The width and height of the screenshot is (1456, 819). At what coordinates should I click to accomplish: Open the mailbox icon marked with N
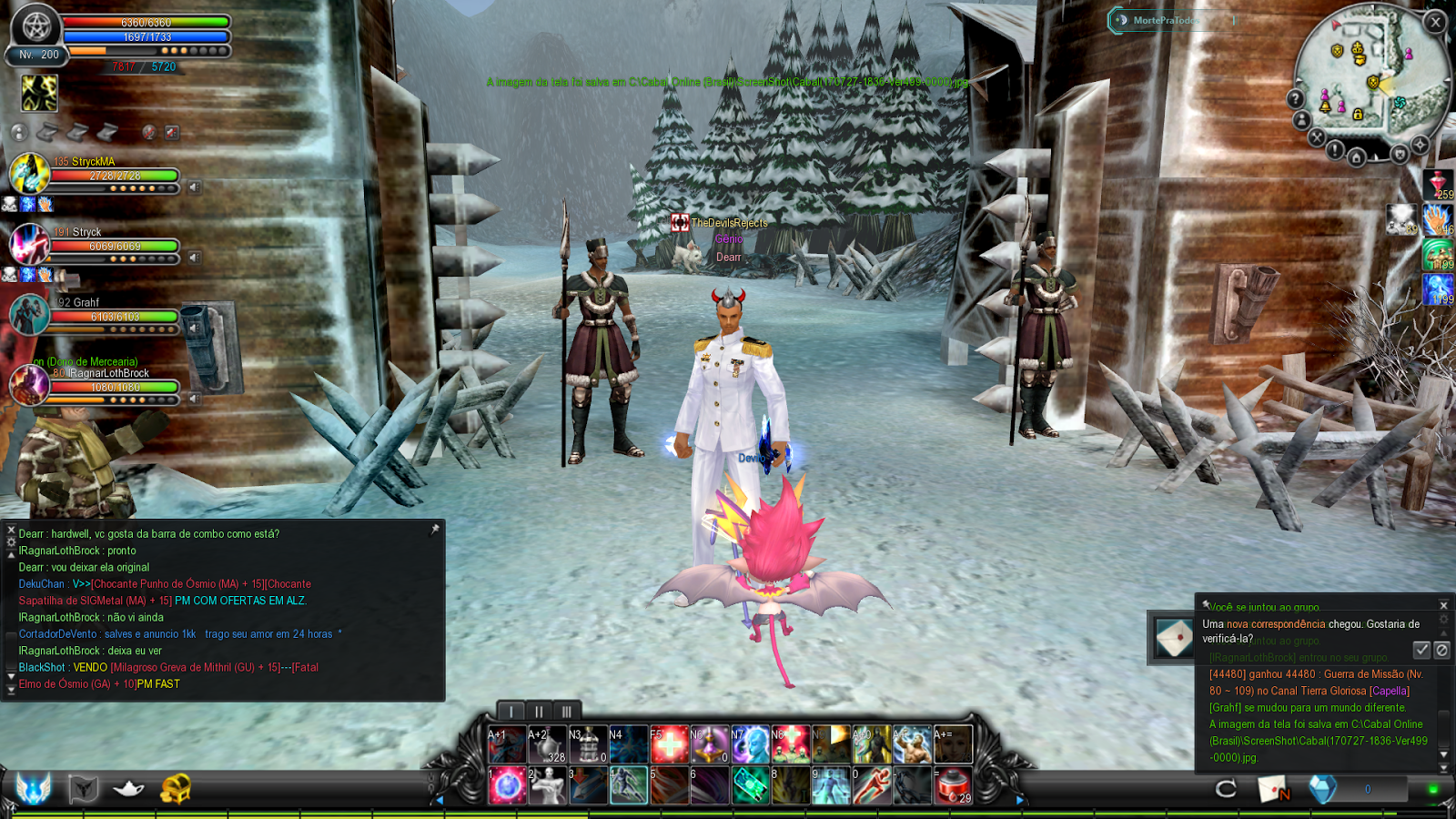tap(1274, 790)
